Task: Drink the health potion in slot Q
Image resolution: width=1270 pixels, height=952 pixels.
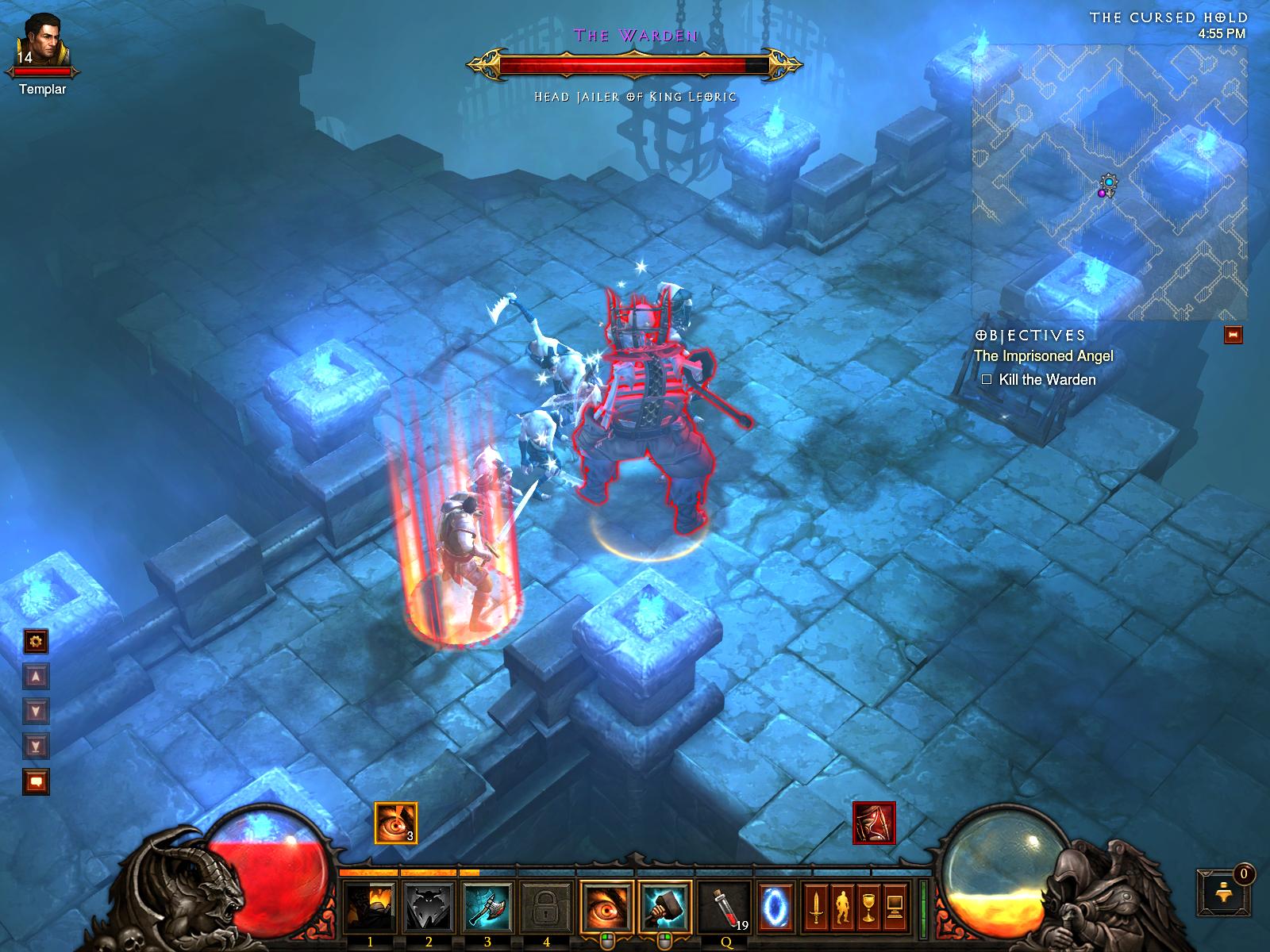Action: [725, 908]
